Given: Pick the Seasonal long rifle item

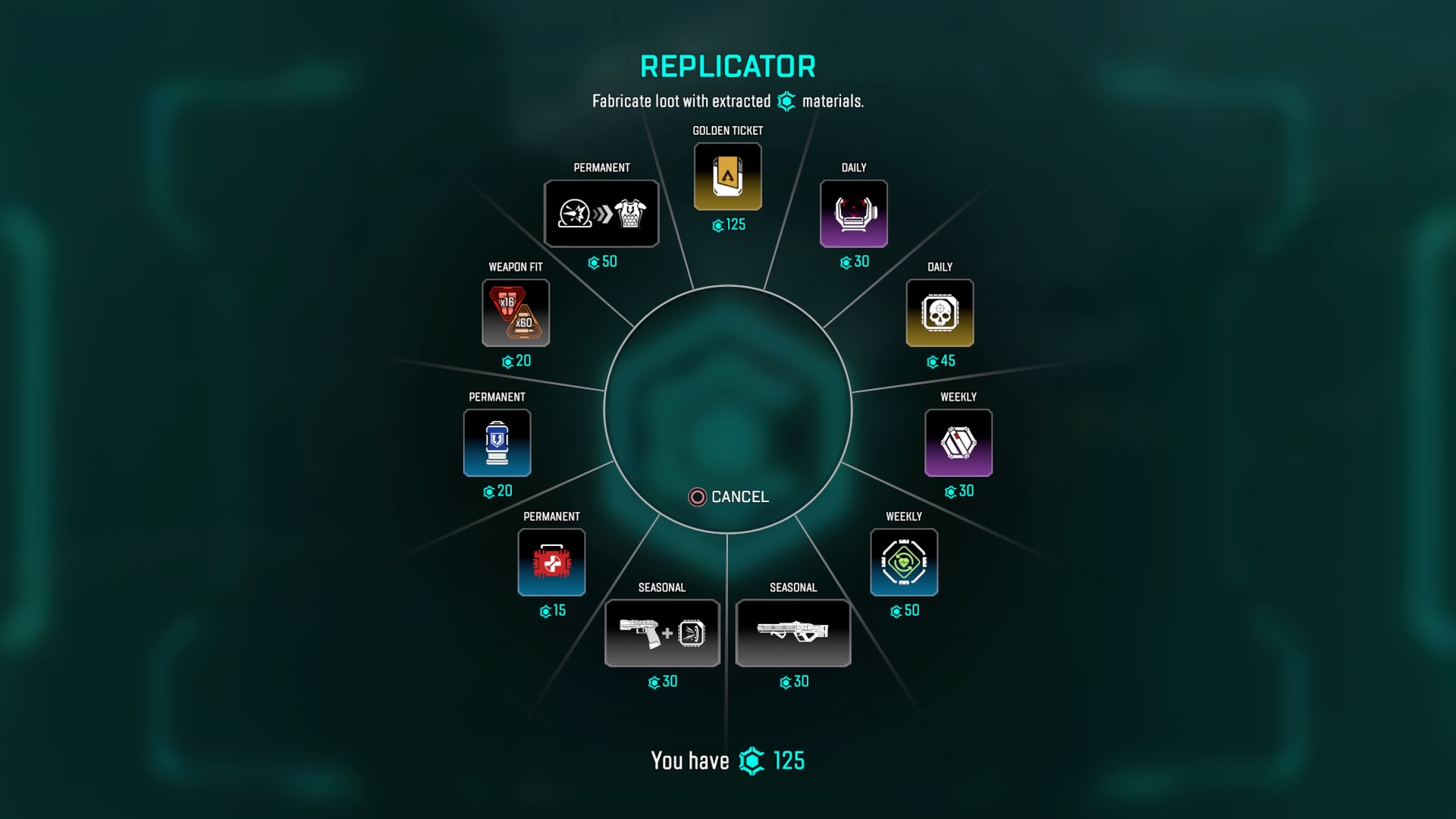Looking at the screenshot, I should [793, 633].
